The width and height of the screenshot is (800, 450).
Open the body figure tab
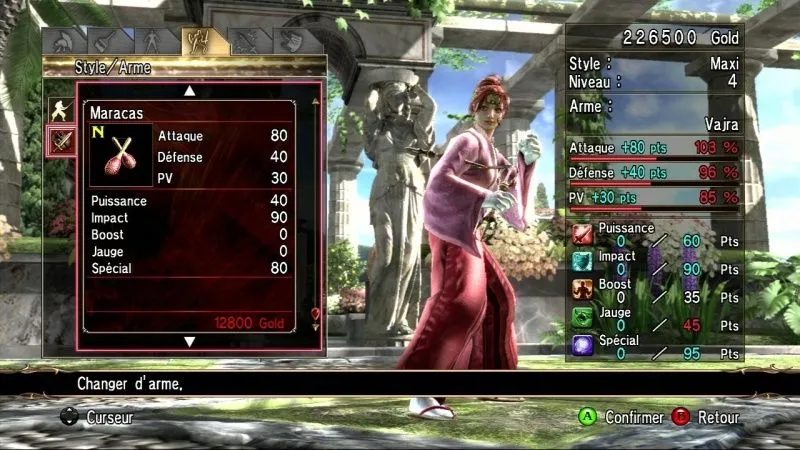point(151,41)
